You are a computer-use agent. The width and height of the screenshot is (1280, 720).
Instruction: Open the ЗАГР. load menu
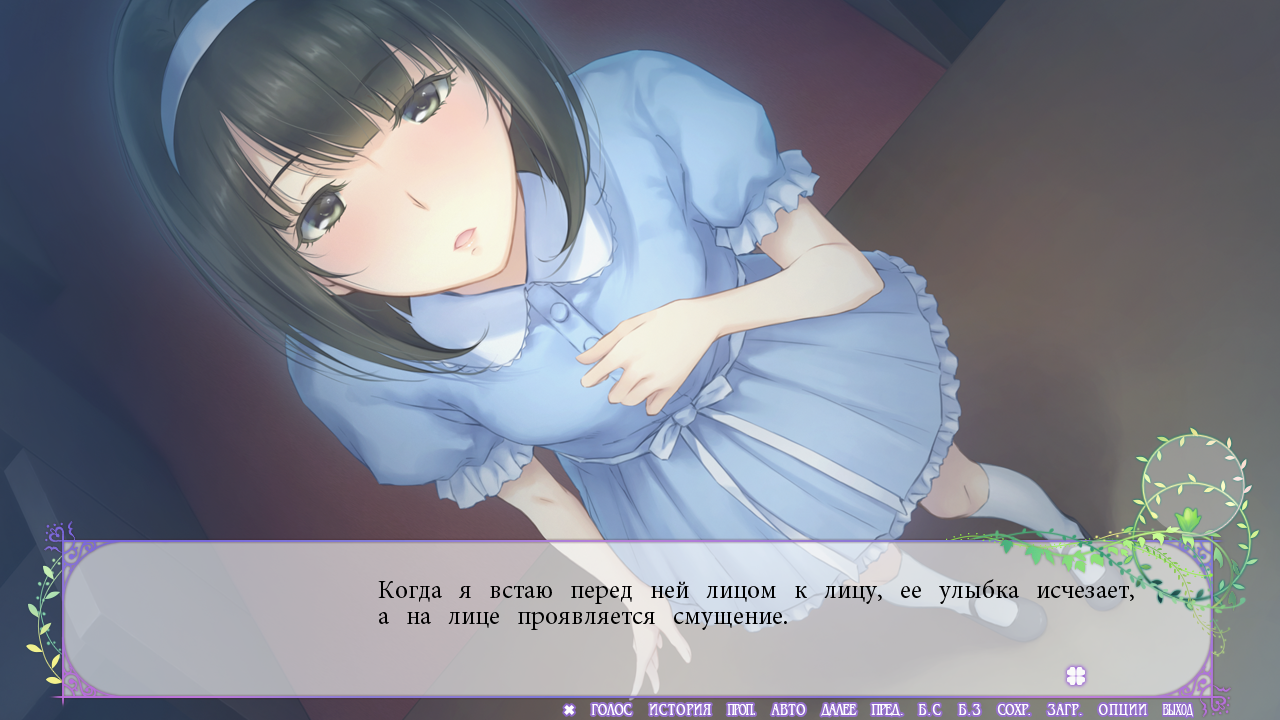click(1064, 710)
